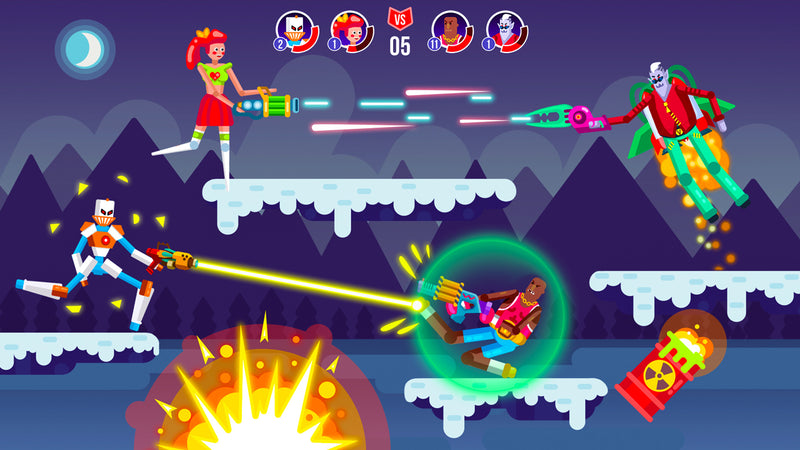Click the red VS badge
800x450 pixels.
(400, 17)
